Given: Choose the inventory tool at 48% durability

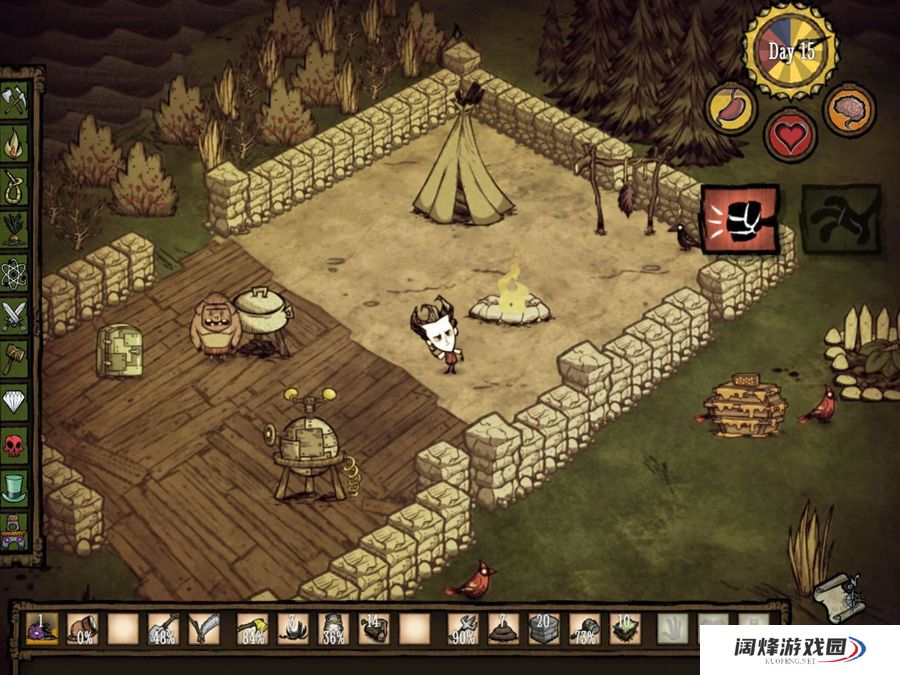Looking at the screenshot, I should coord(163,628).
